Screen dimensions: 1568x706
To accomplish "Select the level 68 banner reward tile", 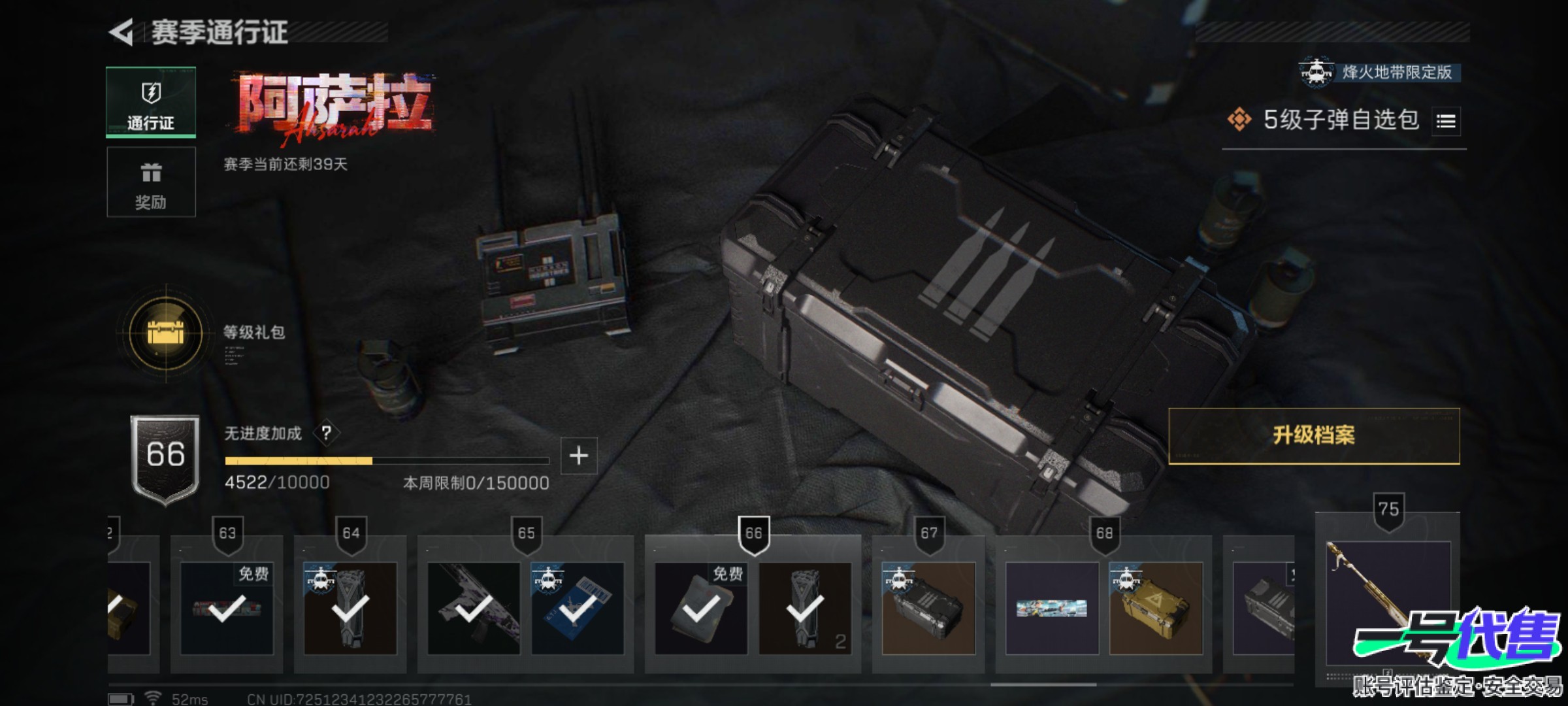I will click(x=1052, y=608).
